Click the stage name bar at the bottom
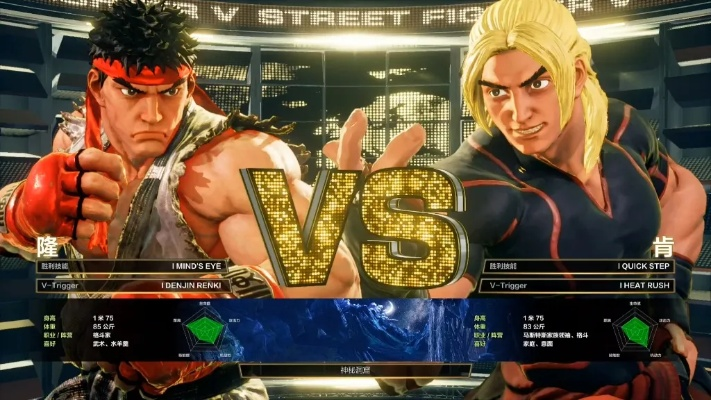711x400 pixels. 355,369
